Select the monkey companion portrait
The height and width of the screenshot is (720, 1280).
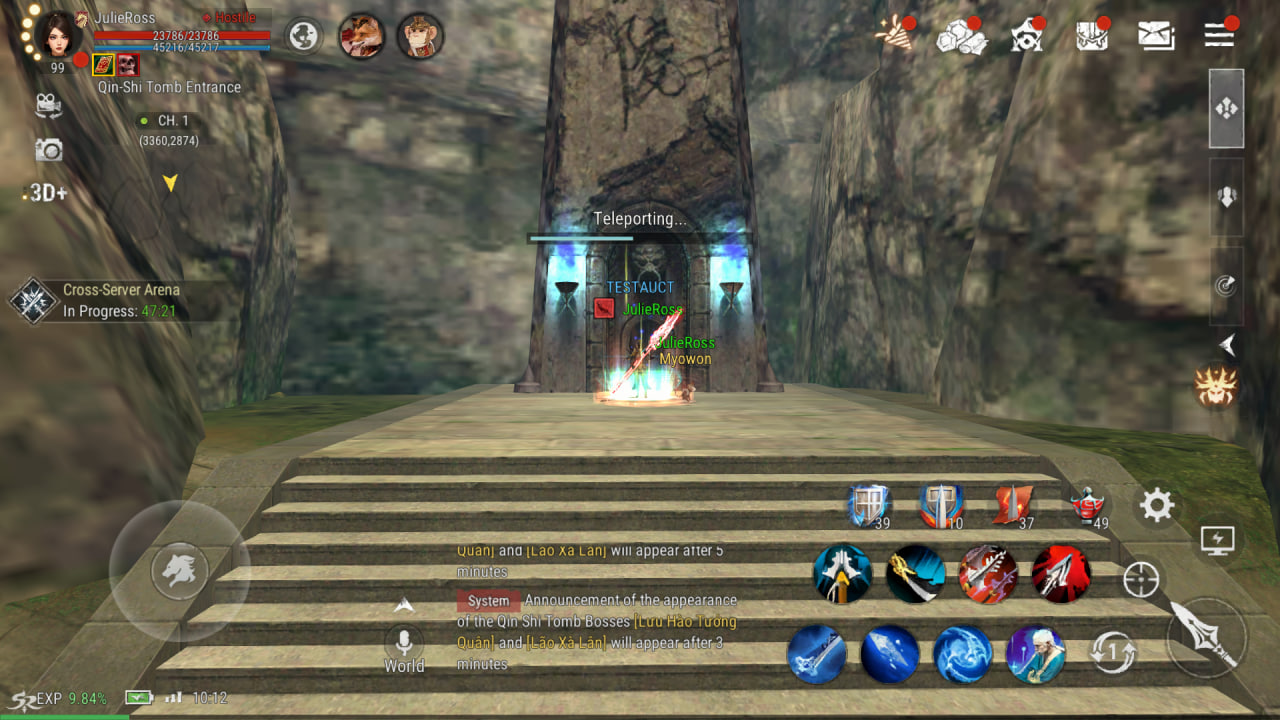(x=420, y=36)
